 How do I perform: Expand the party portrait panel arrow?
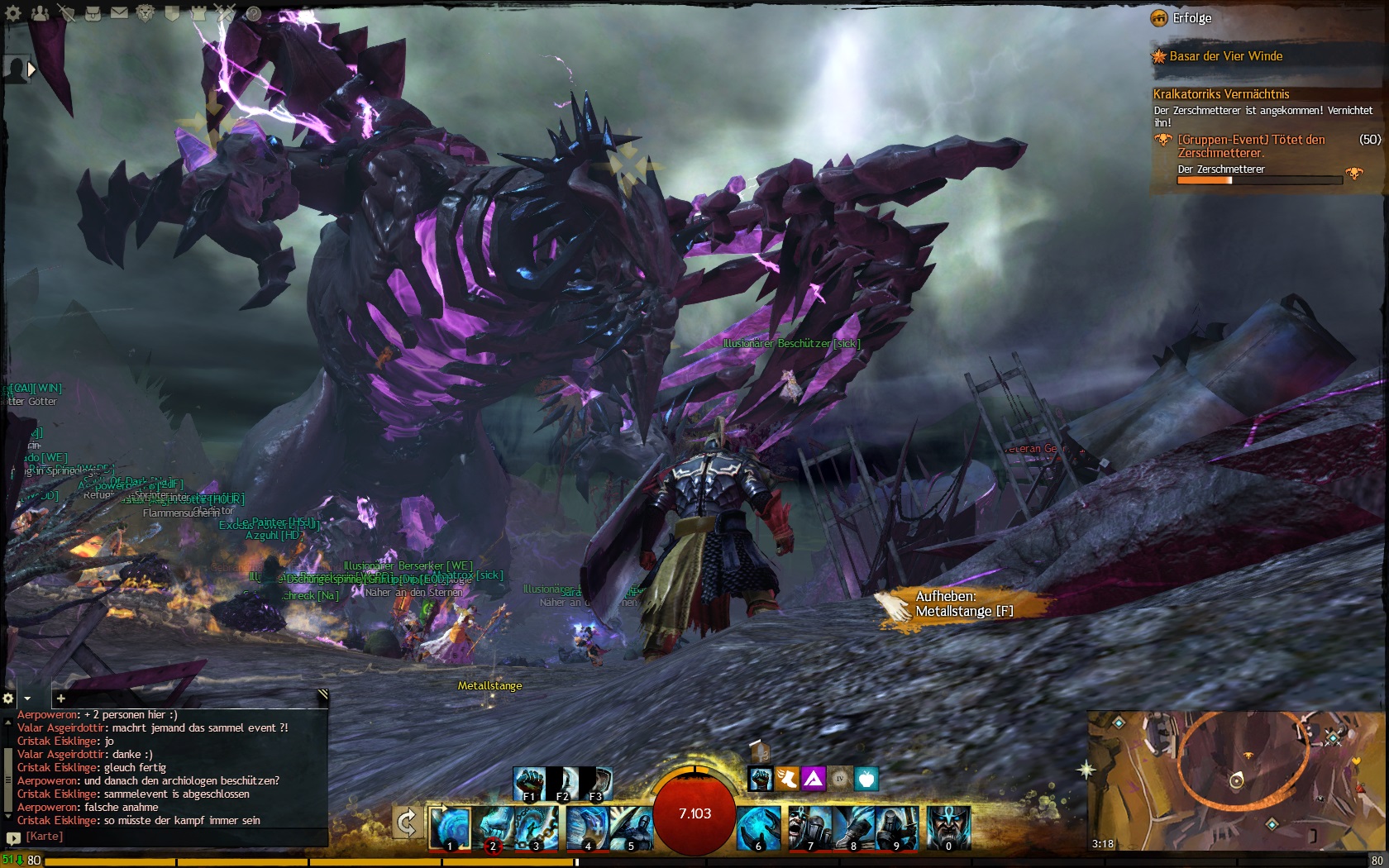31,69
